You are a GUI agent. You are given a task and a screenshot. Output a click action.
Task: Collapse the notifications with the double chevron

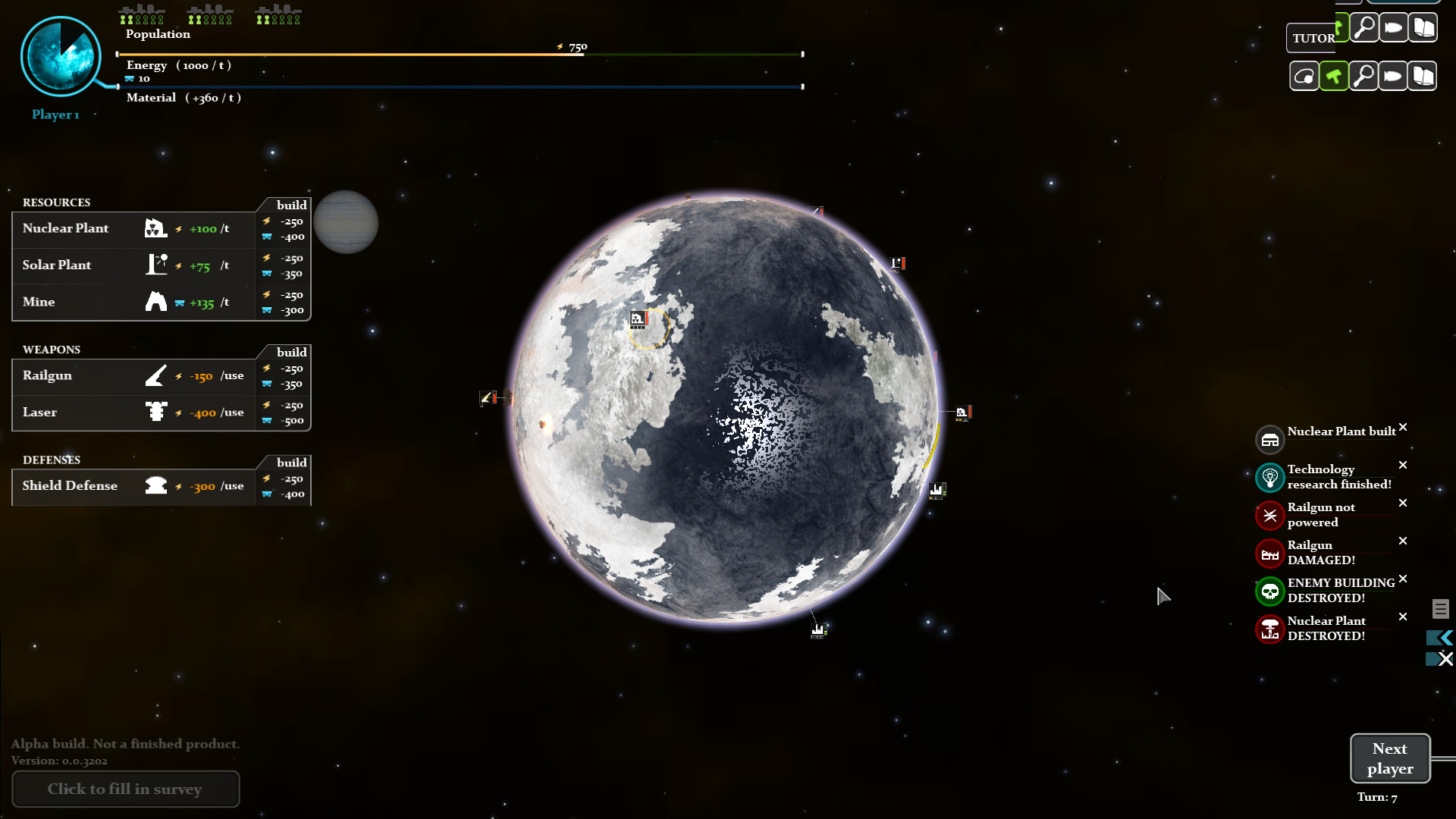tap(1440, 638)
